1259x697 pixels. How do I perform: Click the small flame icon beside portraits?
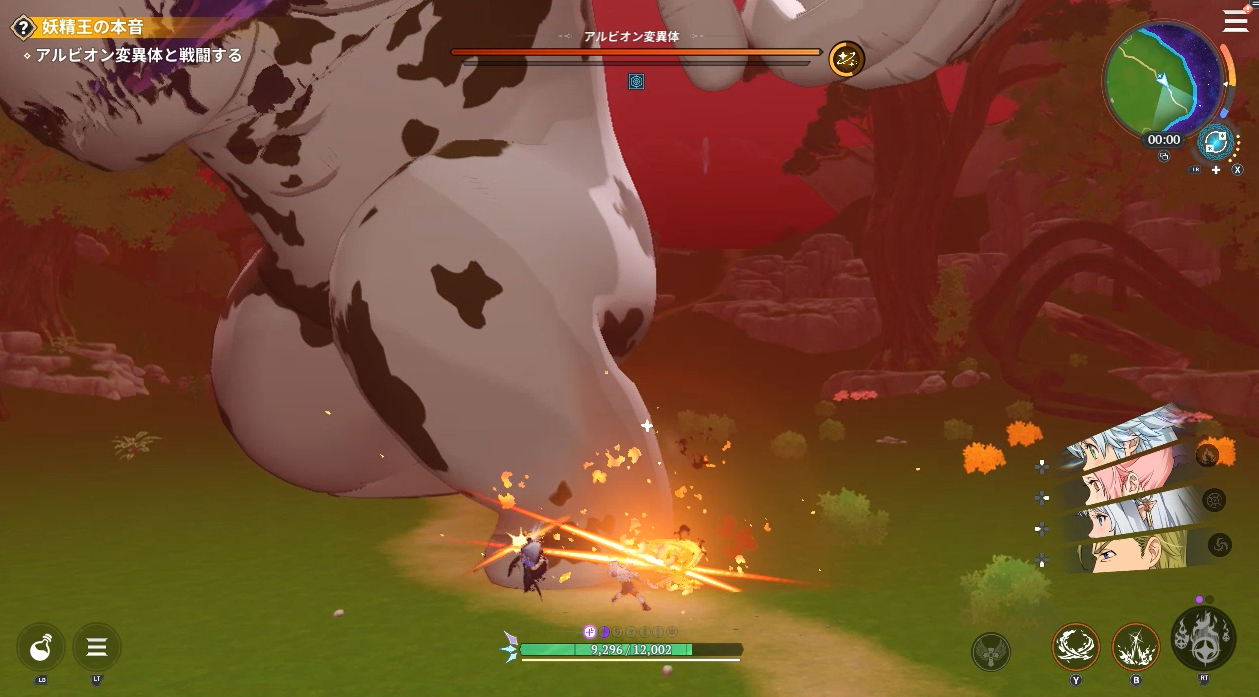tap(1207, 456)
